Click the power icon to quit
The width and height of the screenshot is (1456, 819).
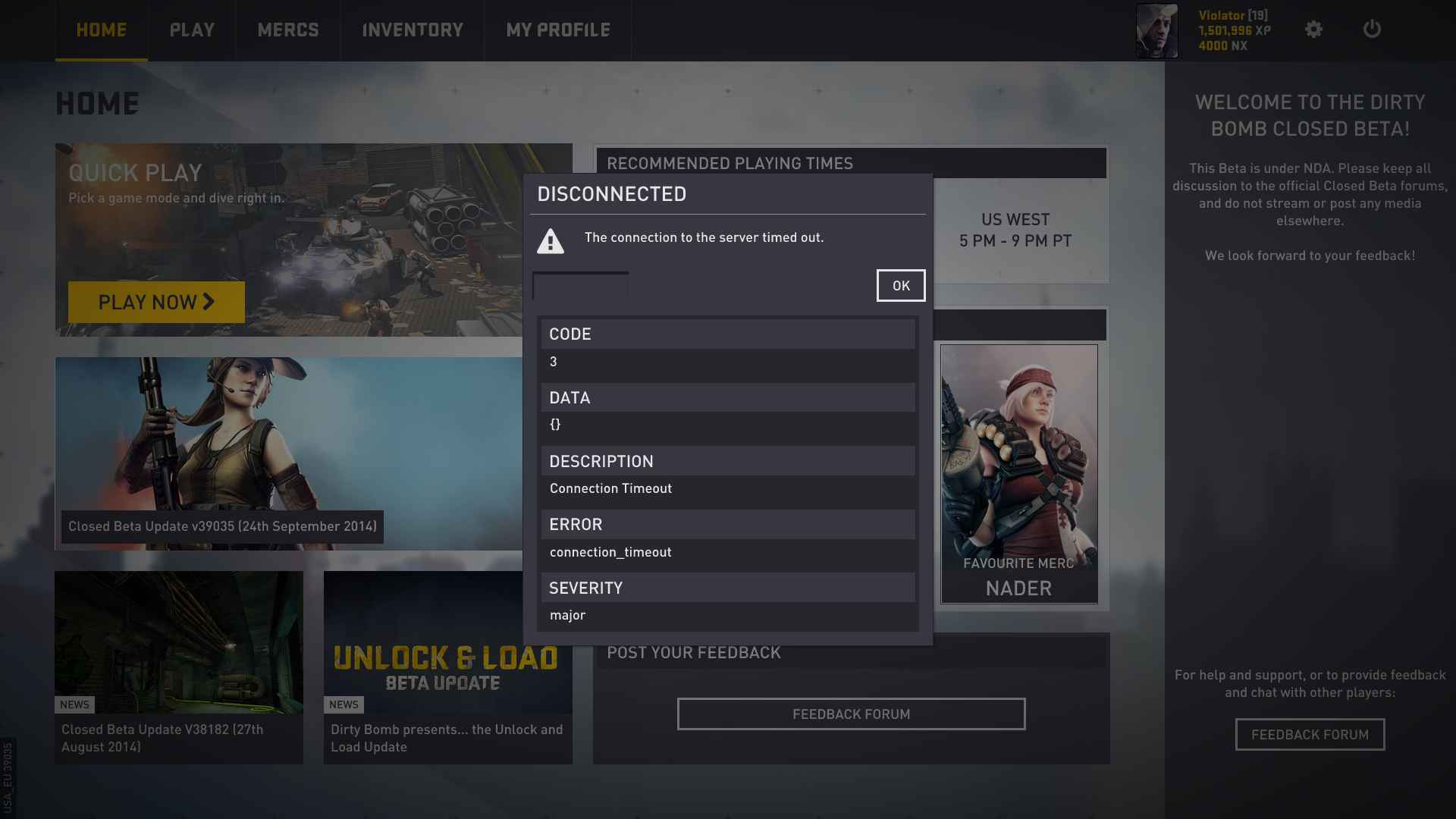coord(1372,30)
